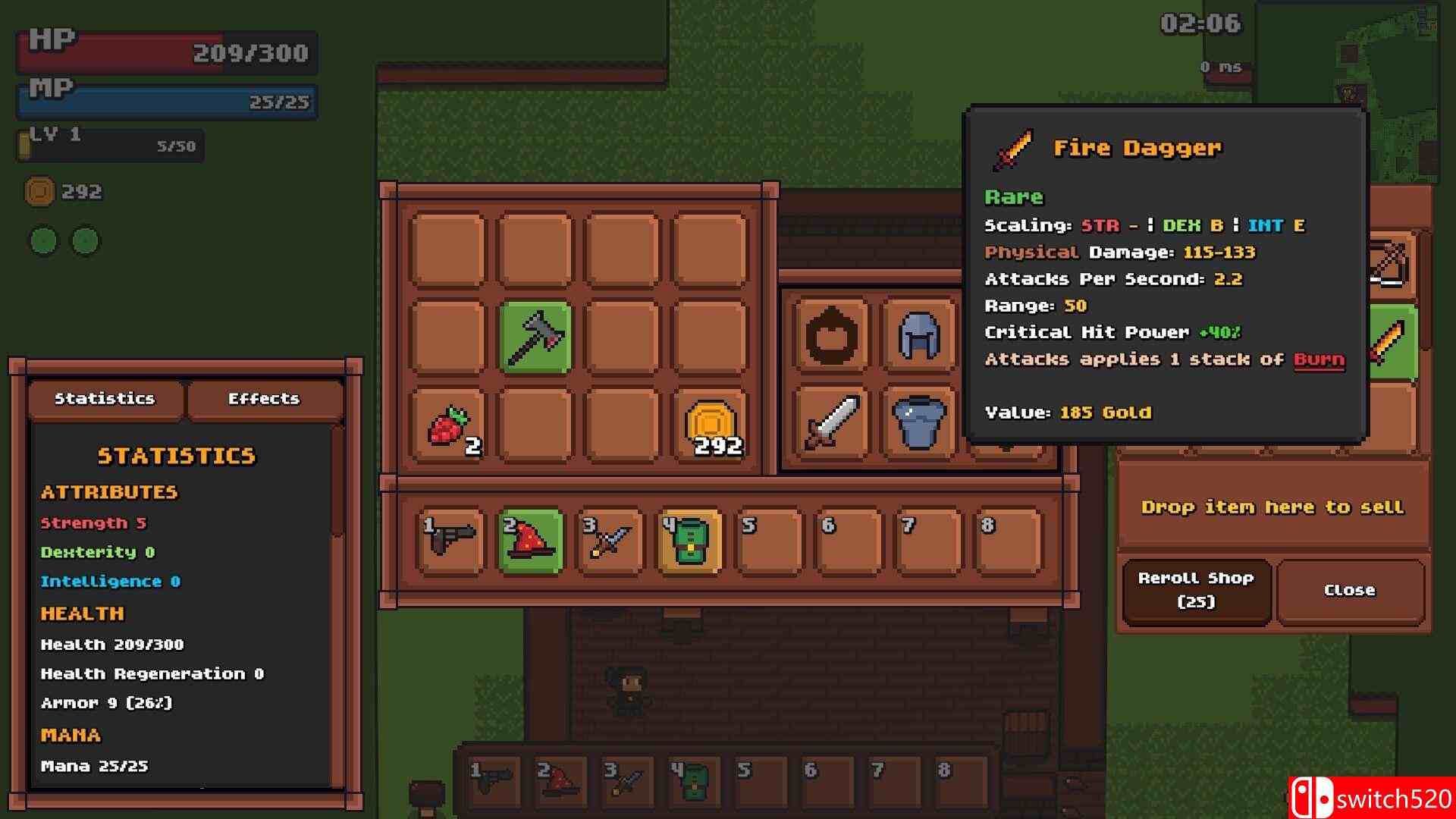Screen dimensions: 1456x819
Task: Open the Effects tab
Action: pos(264,399)
